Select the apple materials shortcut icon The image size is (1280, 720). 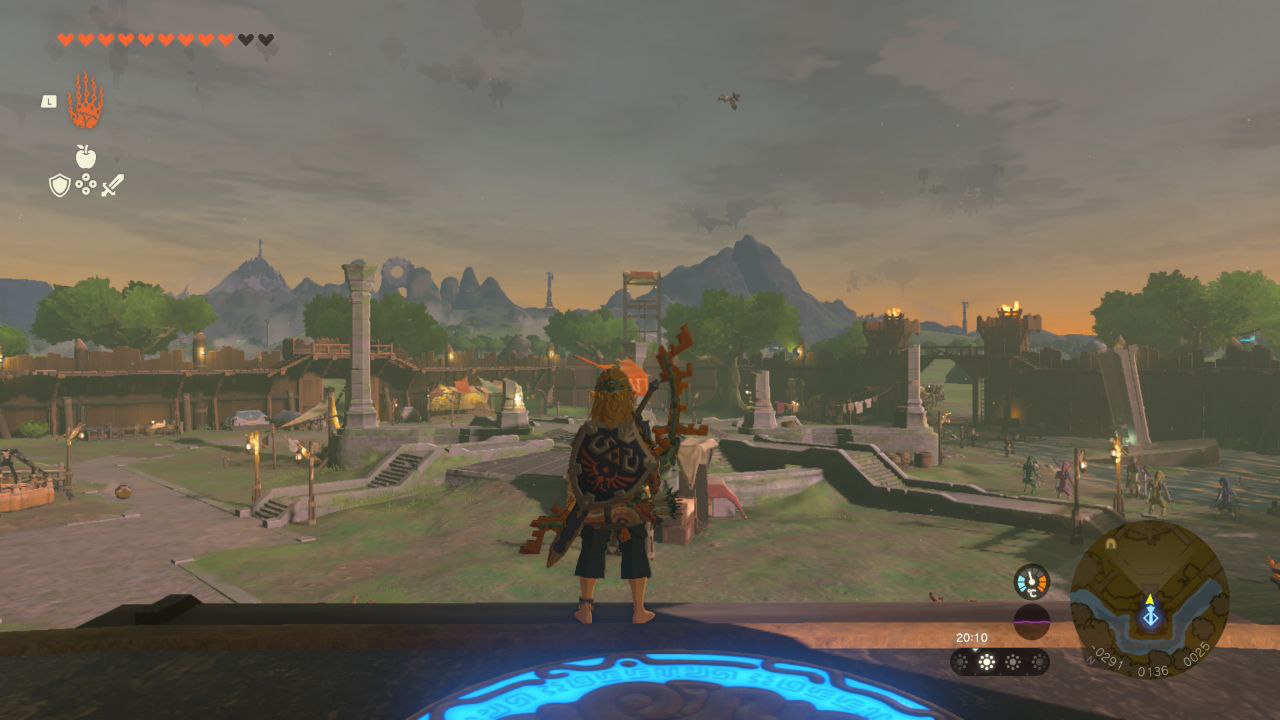(86, 157)
